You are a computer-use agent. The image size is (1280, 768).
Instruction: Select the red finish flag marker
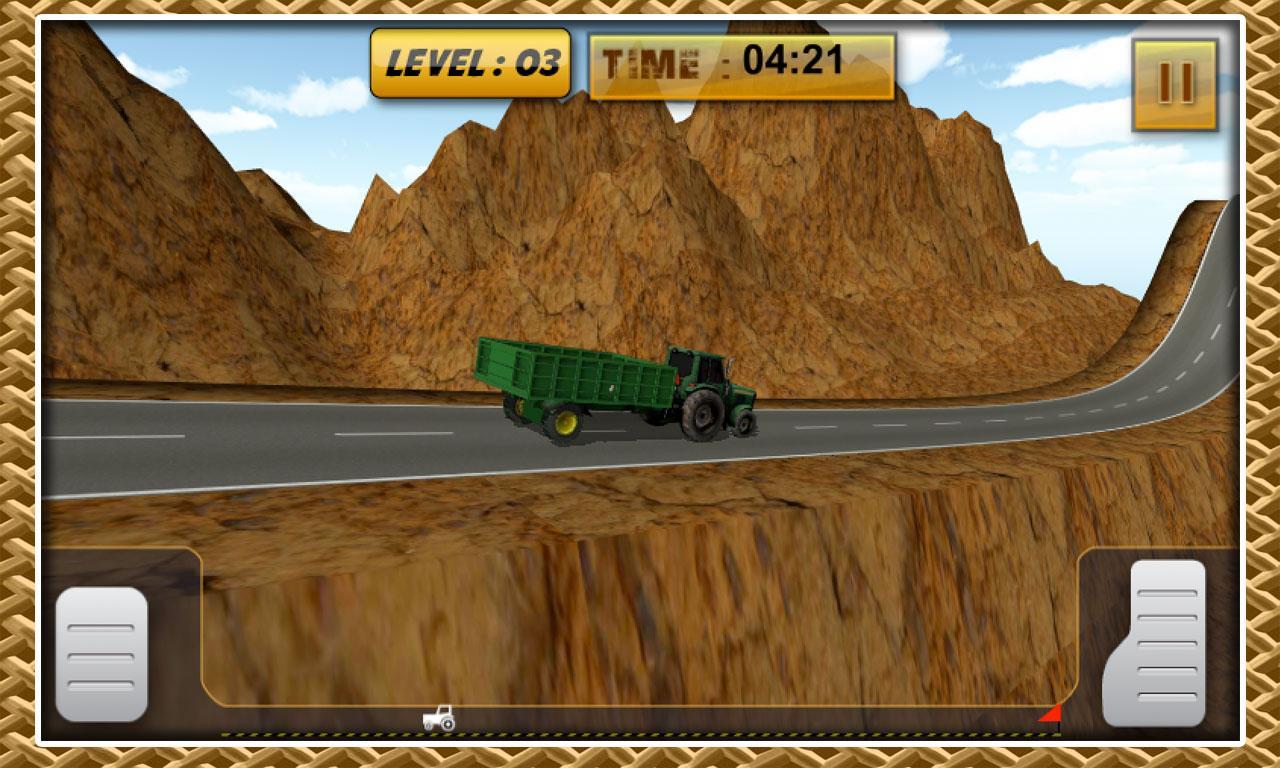pyautogui.click(x=1051, y=713)
